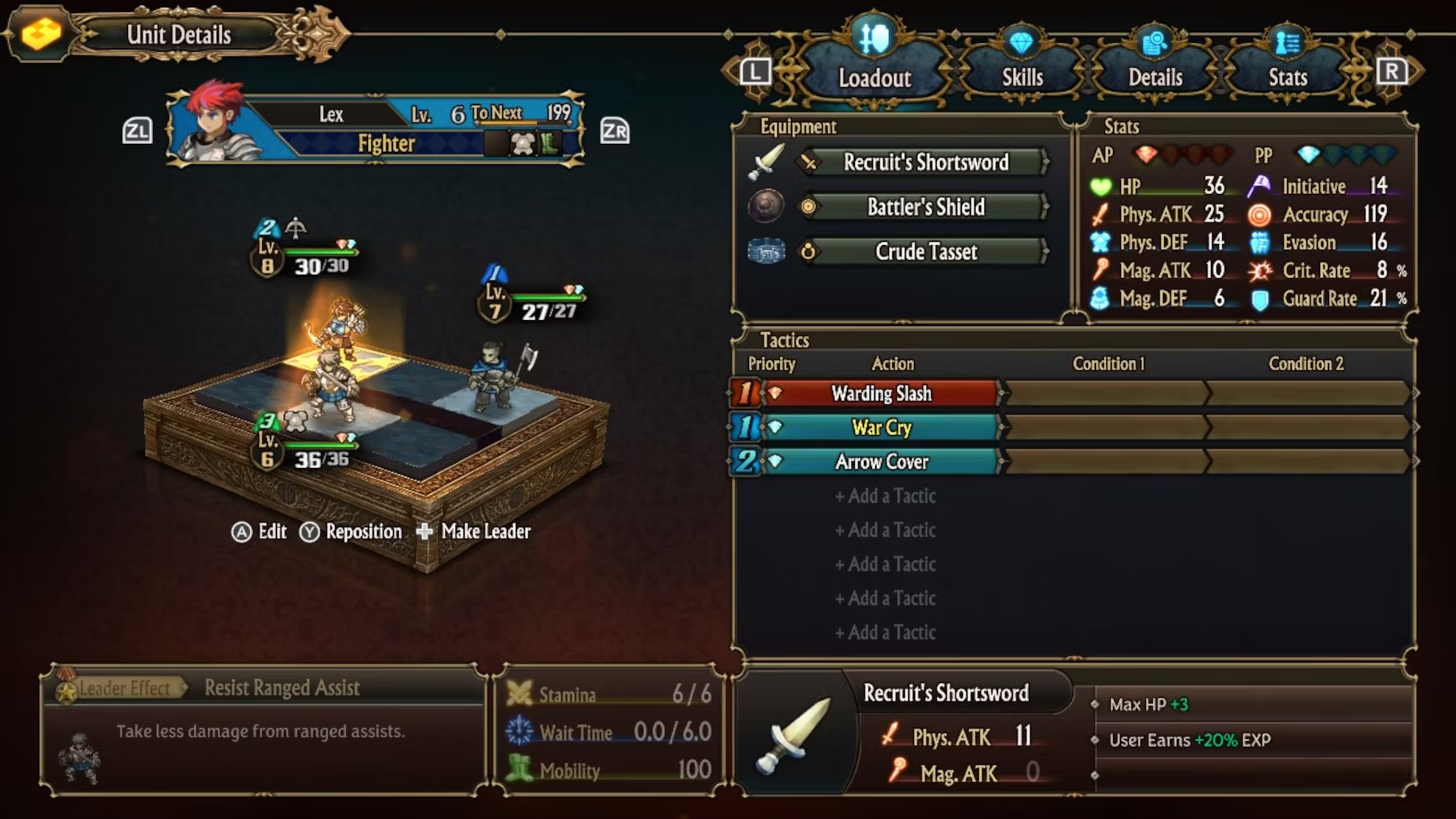Switch to the Loadout tab

click(x=874, y=77)
